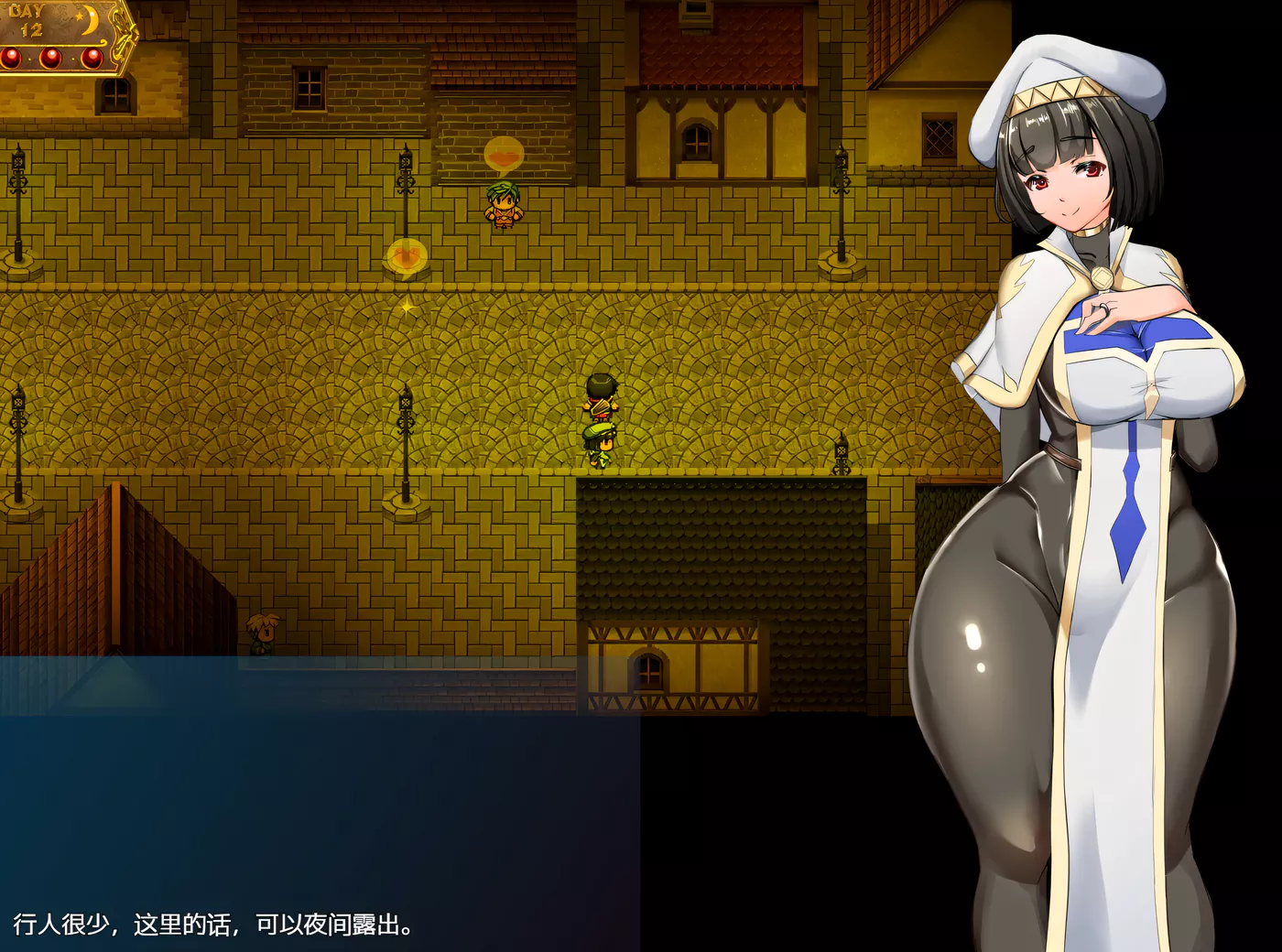This screenshot has height=952, width=1282.
Task: Toggle the middle red gem indicator
Action: (x=51, y=58)
